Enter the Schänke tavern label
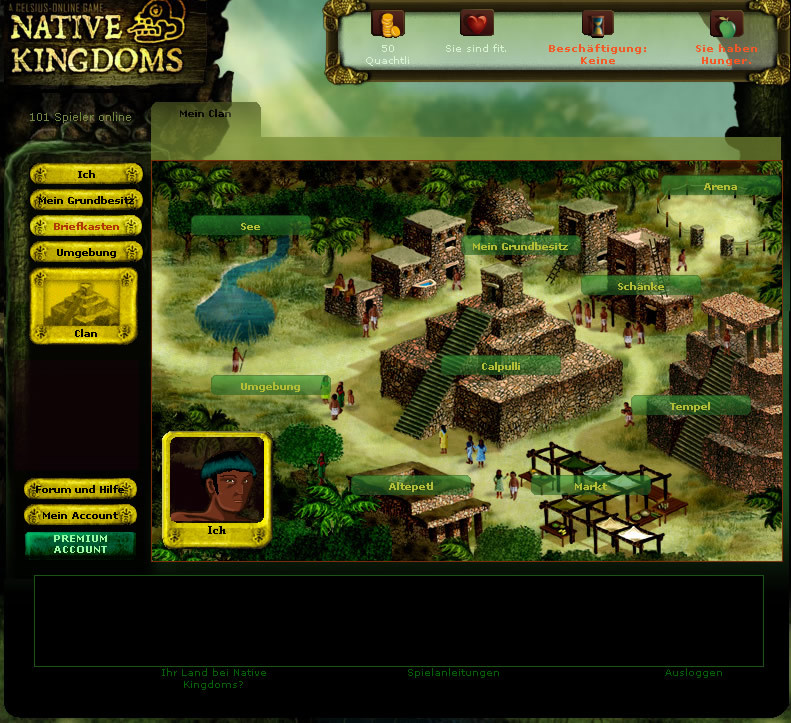The image size is (791, 723). coord(640,286)
